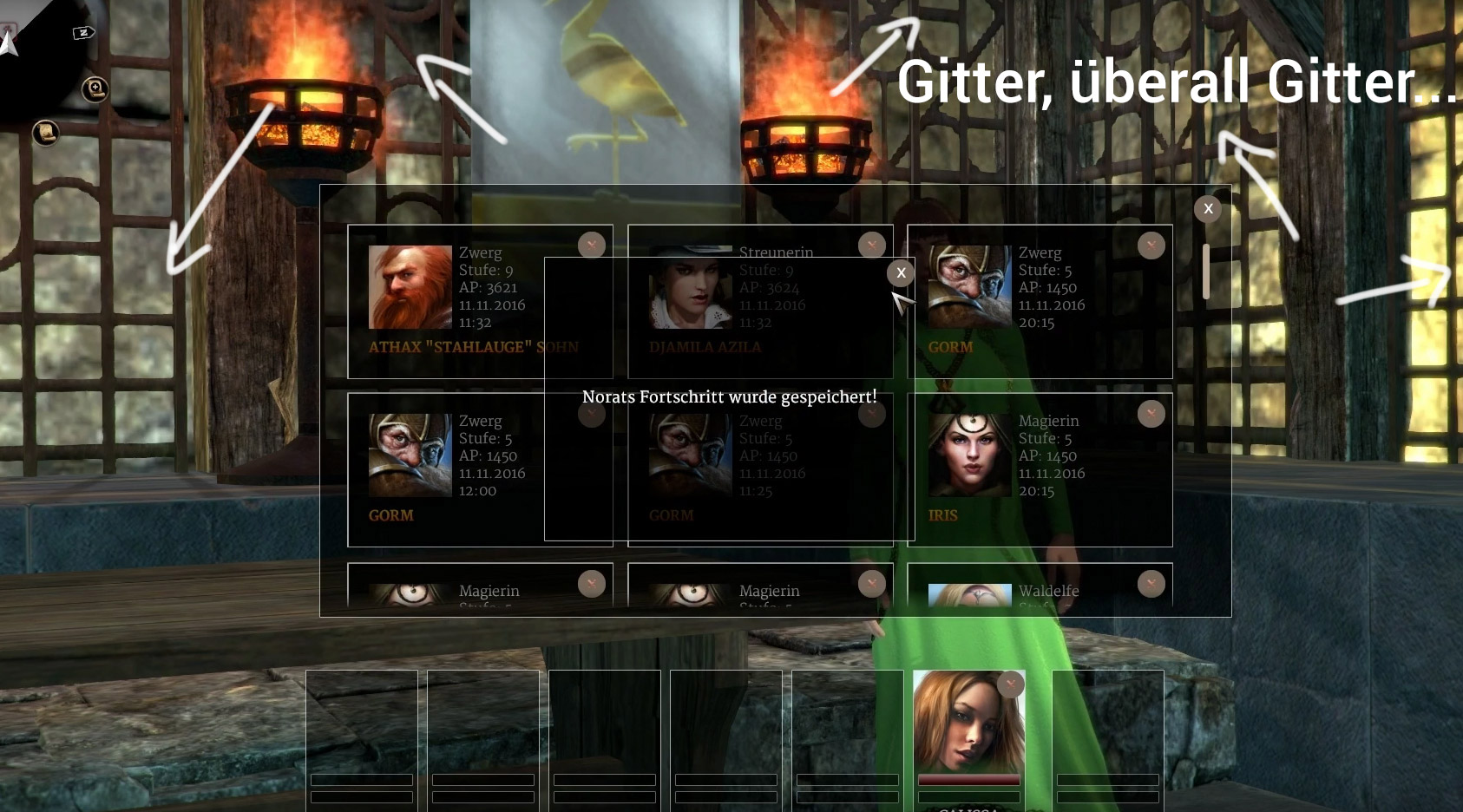Remove the Iris character entry
Screen dimensions: 1463x812
point(1151,414)
